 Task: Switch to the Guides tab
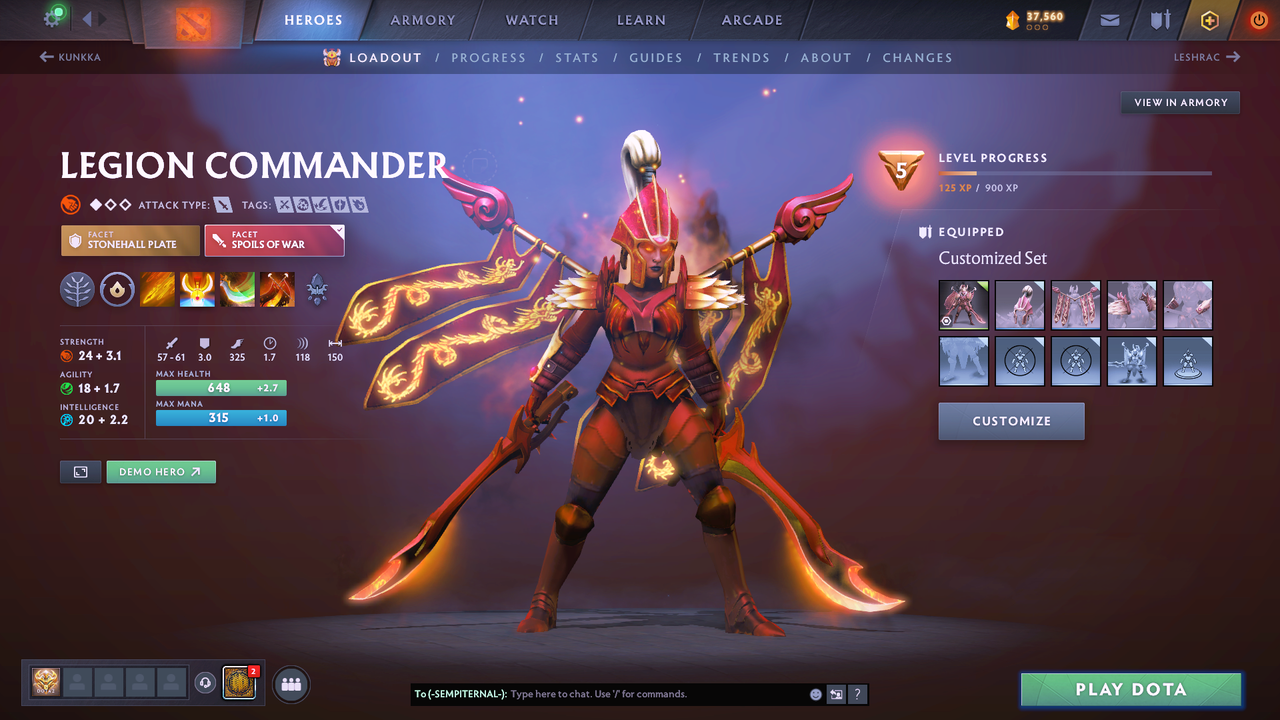pyautogui.click(x=656, y=57)
